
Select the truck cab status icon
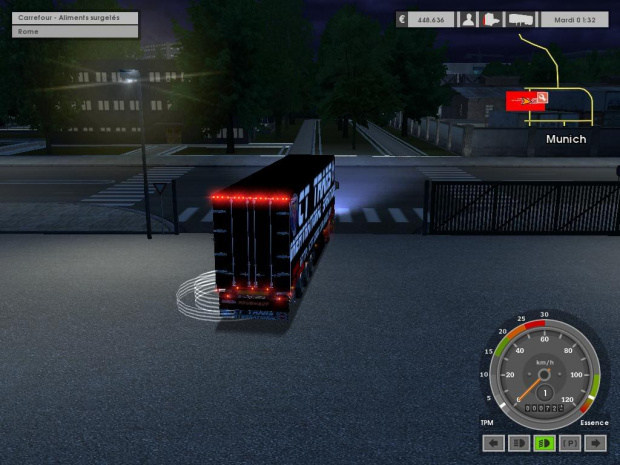492,19
